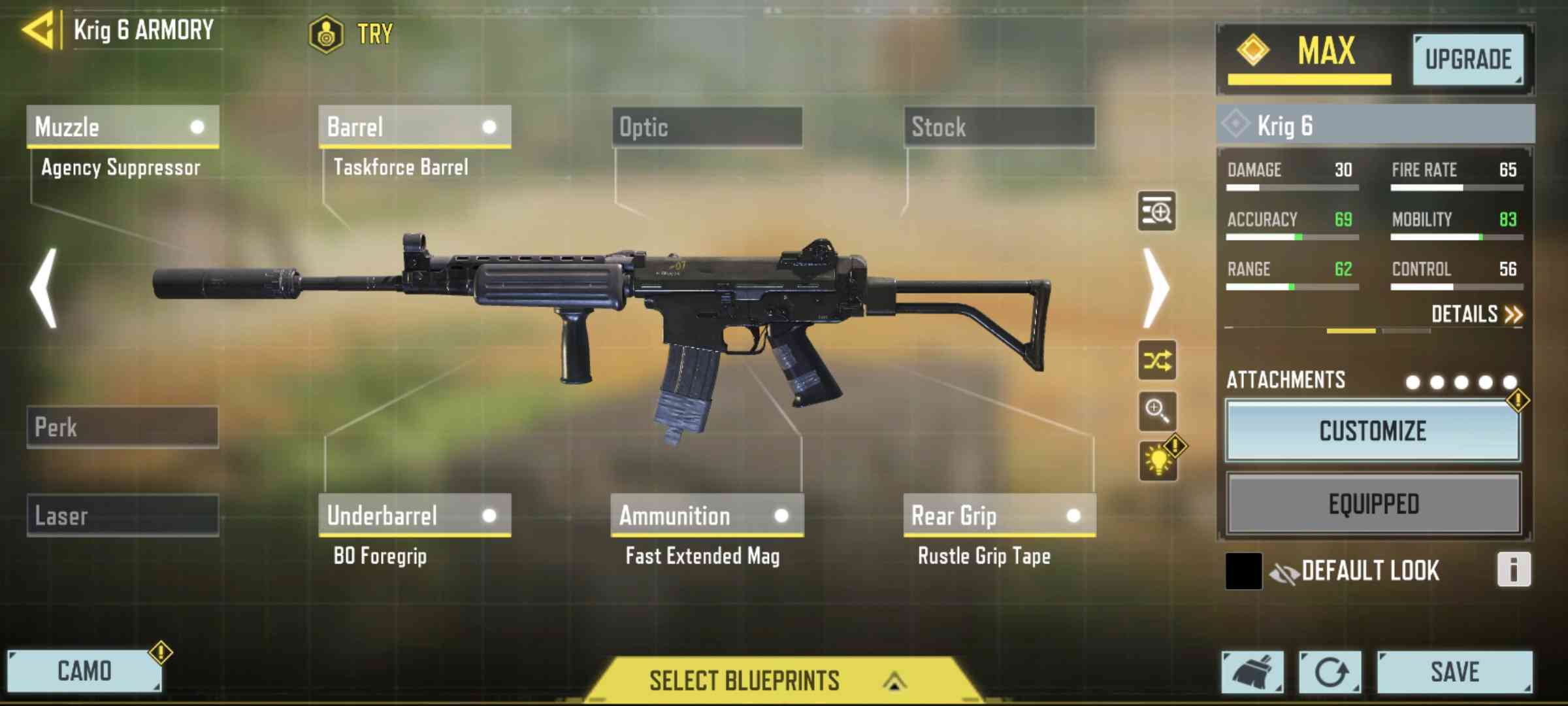Choose the Perk attachment slot

tap(123, 428)
